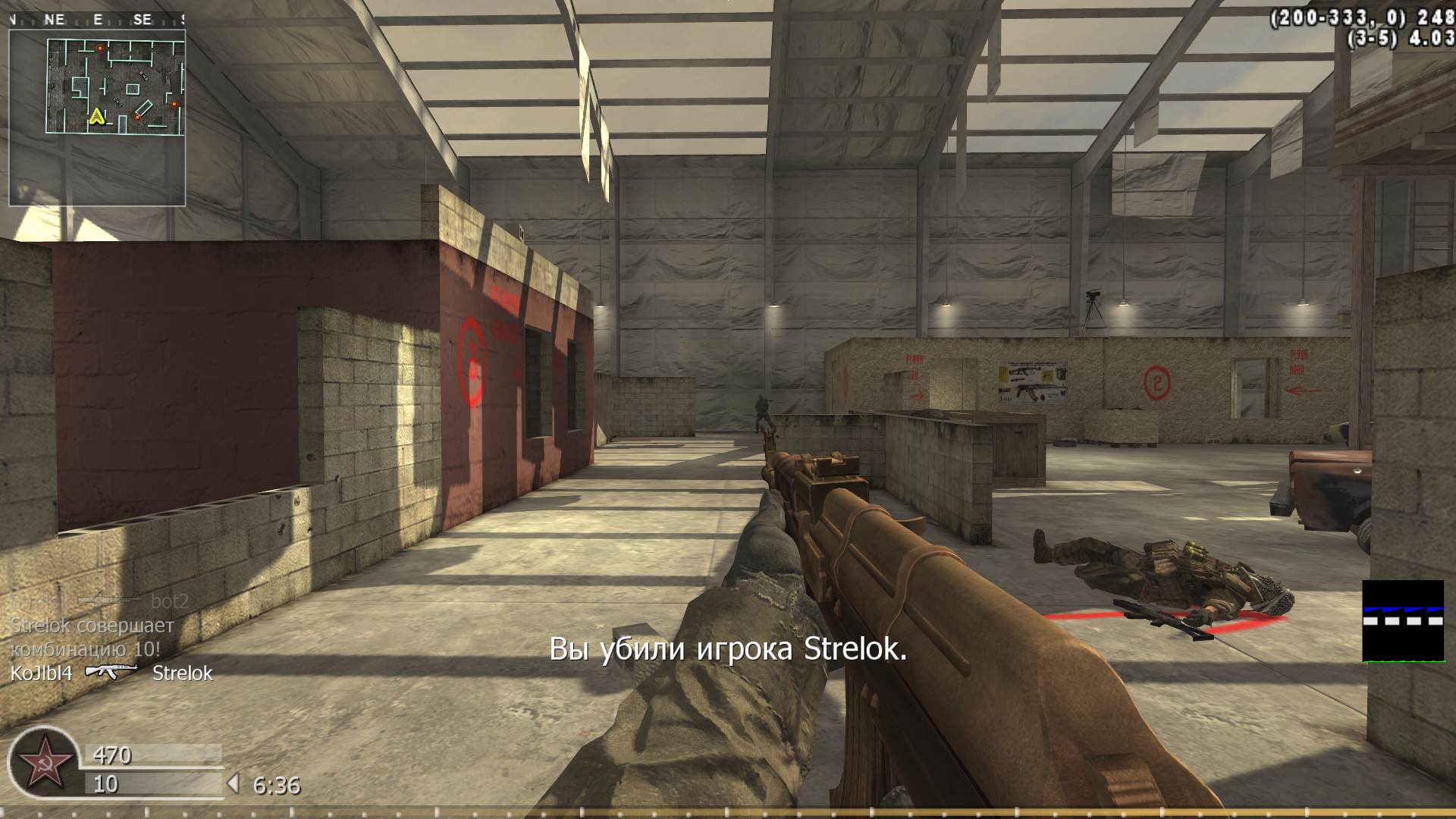Image resolution: width=1456 pixels, height=819 pixels.
Task: Select the AK-47 icon in the killfeed
Action: click(x=112, y=670)
